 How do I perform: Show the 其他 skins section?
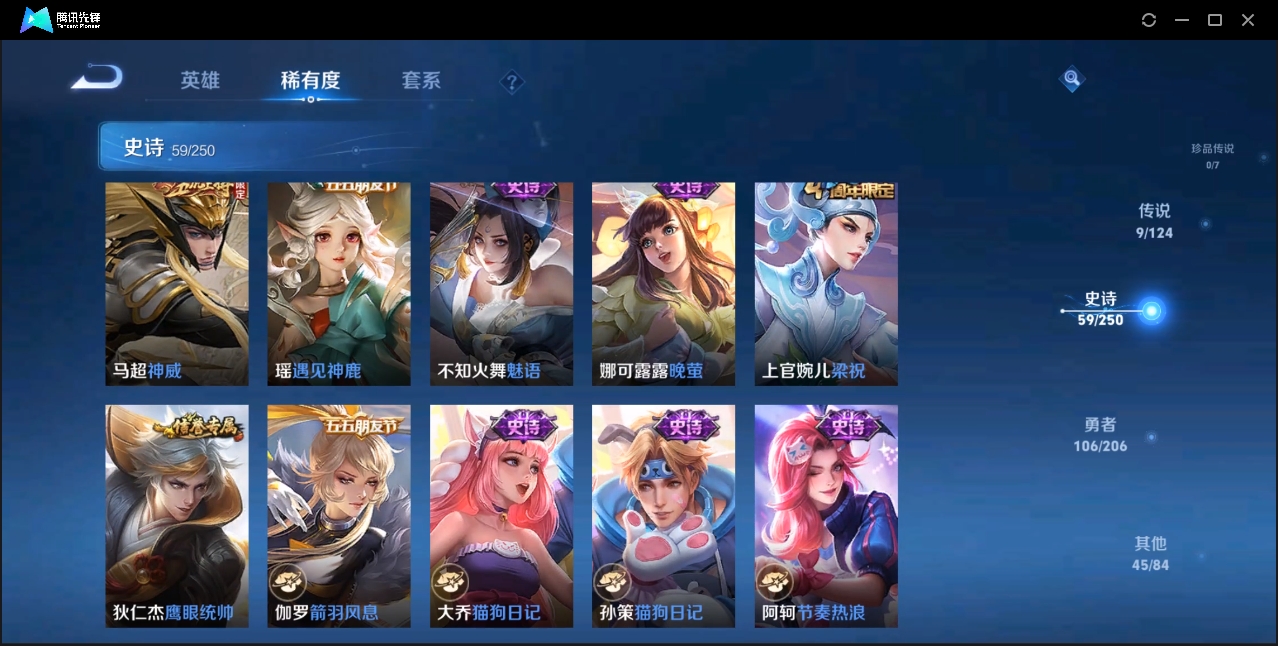pos(1150,553)
